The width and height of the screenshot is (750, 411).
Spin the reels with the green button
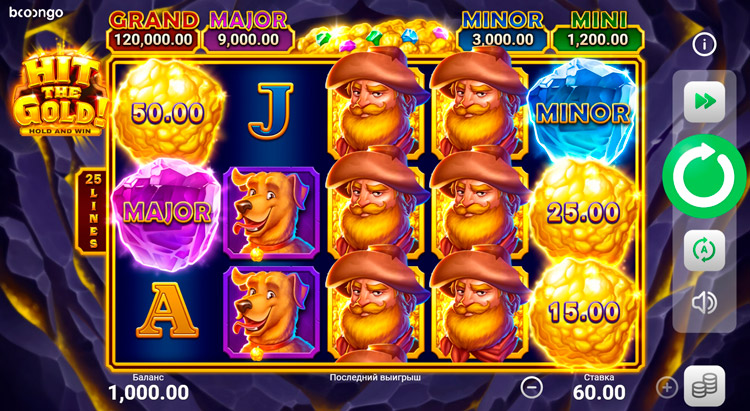click(x=704, y=176)
